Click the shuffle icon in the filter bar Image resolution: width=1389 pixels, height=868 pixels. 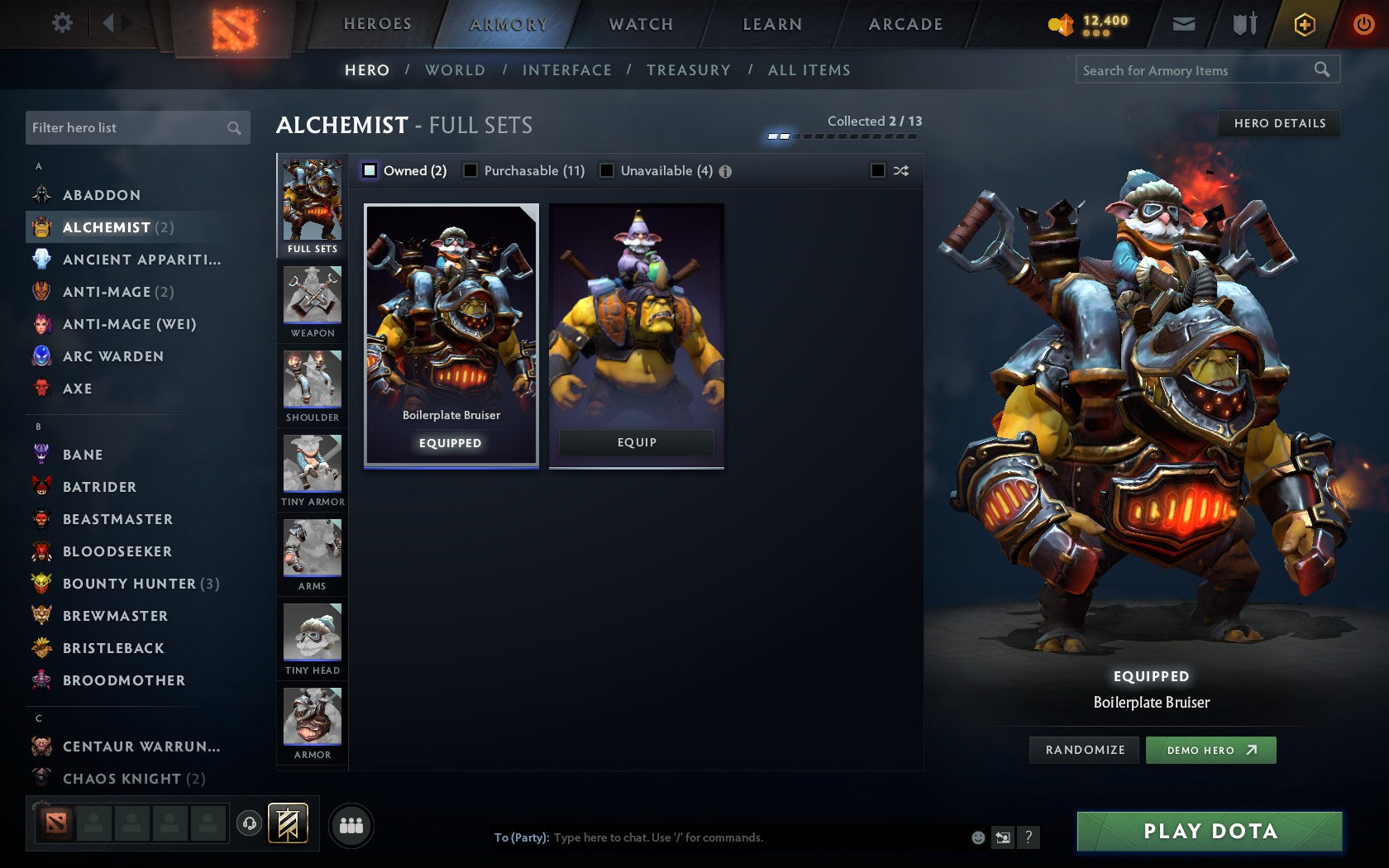click(900, 170)
